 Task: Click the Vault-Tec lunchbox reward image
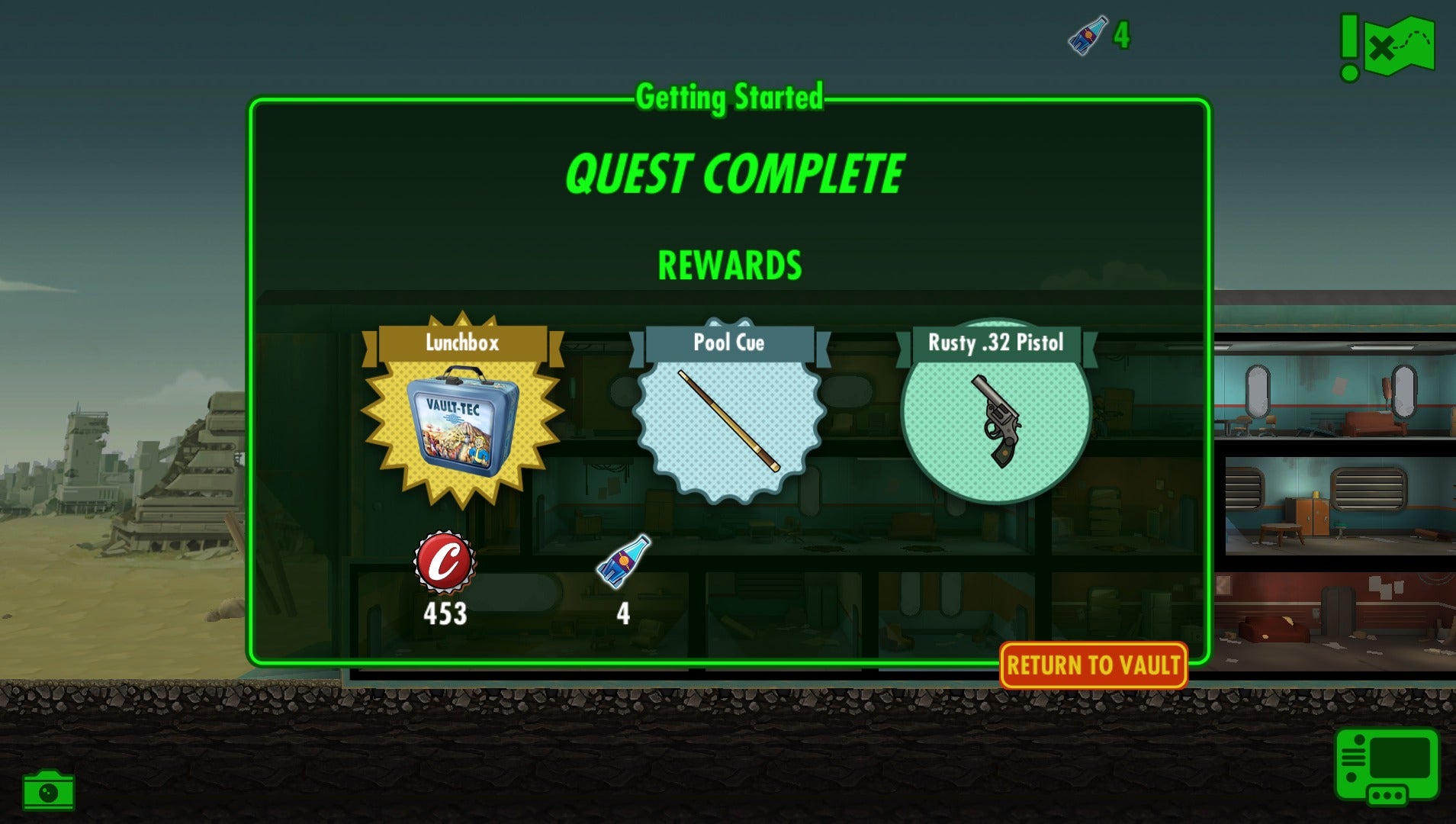click(461, 423)
